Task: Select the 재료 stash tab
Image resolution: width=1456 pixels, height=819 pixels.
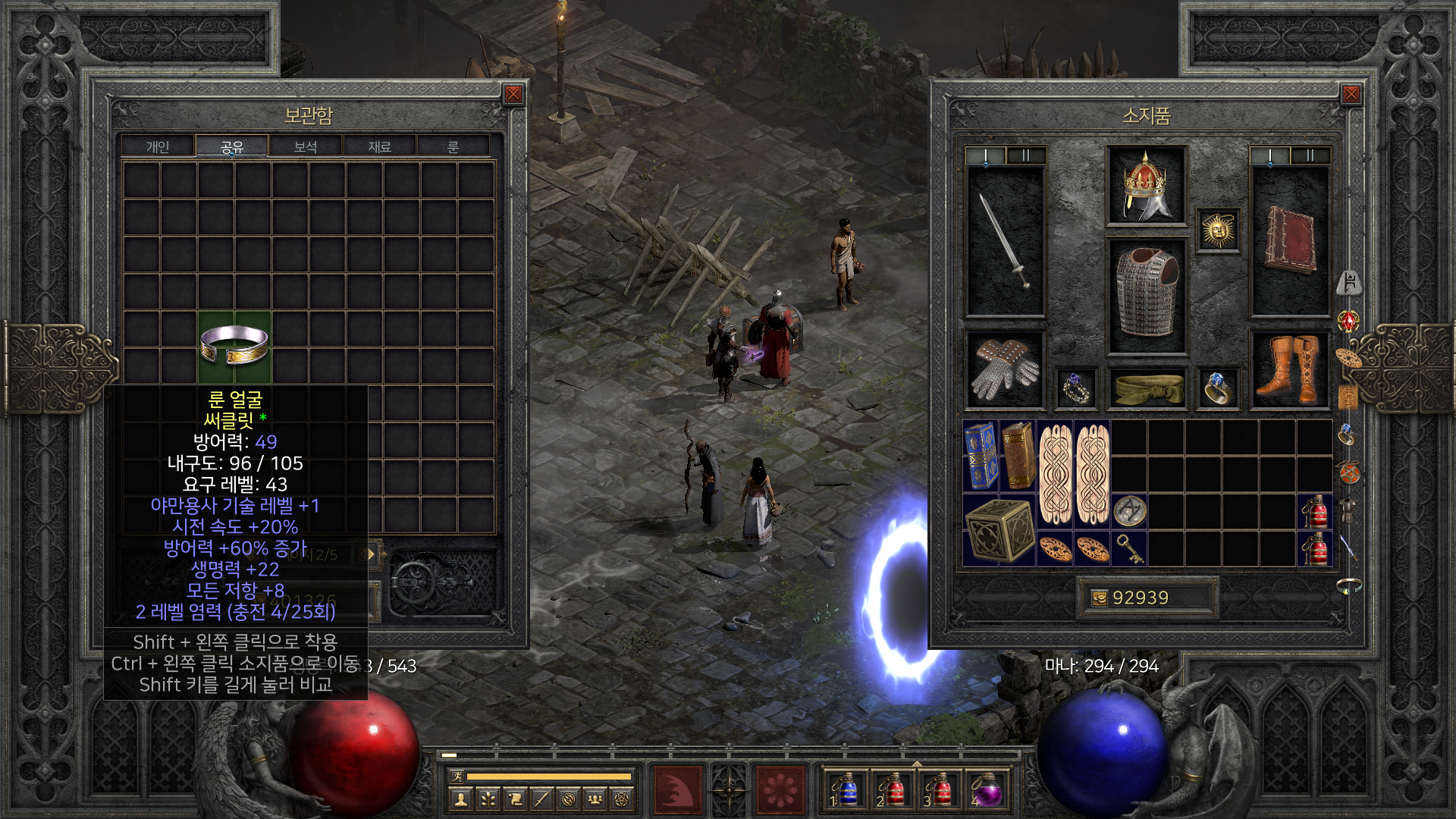Action: (x=379, y=146)
